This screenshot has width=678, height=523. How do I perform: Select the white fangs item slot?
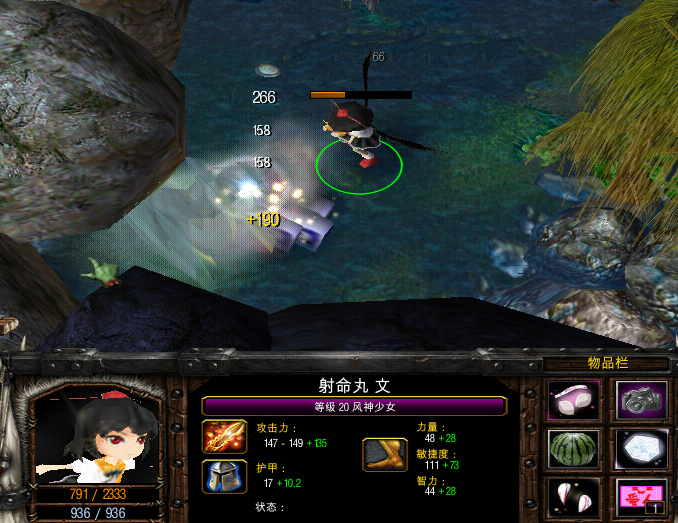point(574,496)
